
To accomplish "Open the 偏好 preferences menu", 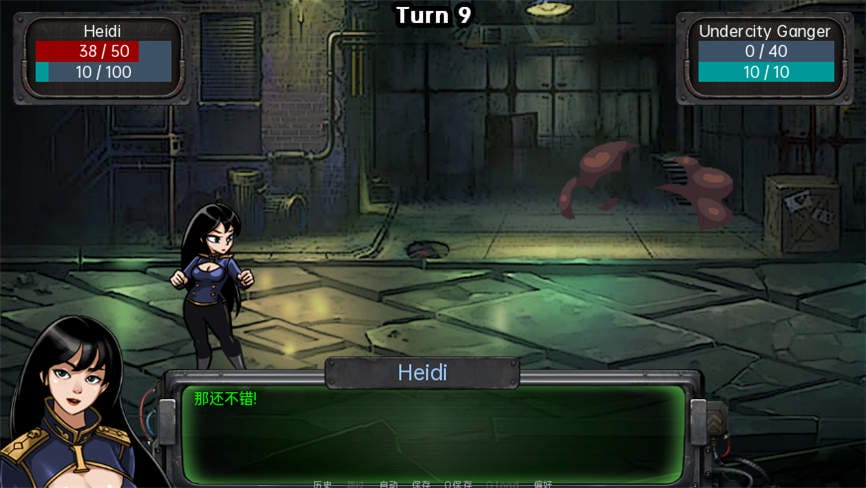I will [x=543, y=484].
